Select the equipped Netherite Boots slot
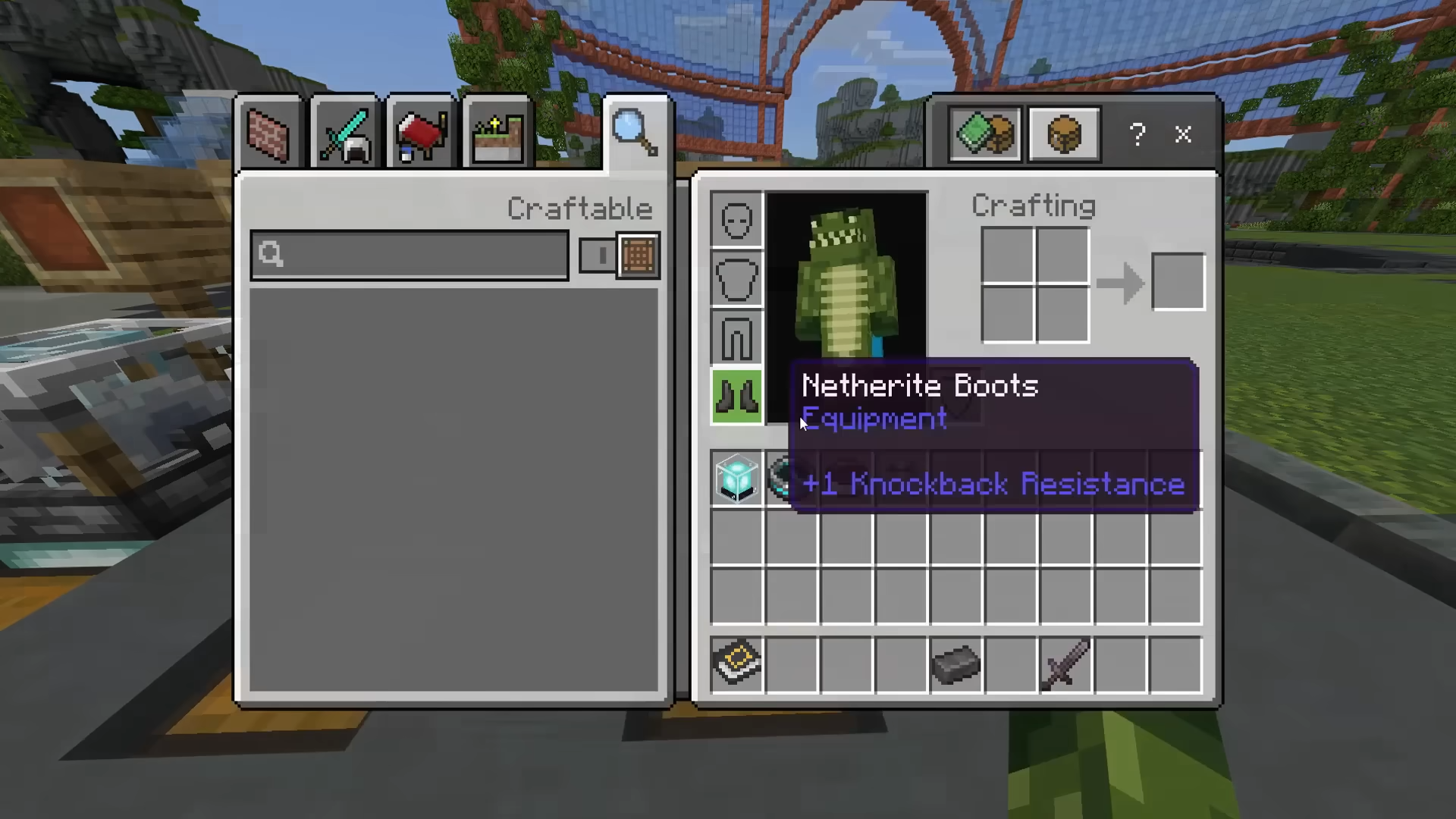 point(736,396)
